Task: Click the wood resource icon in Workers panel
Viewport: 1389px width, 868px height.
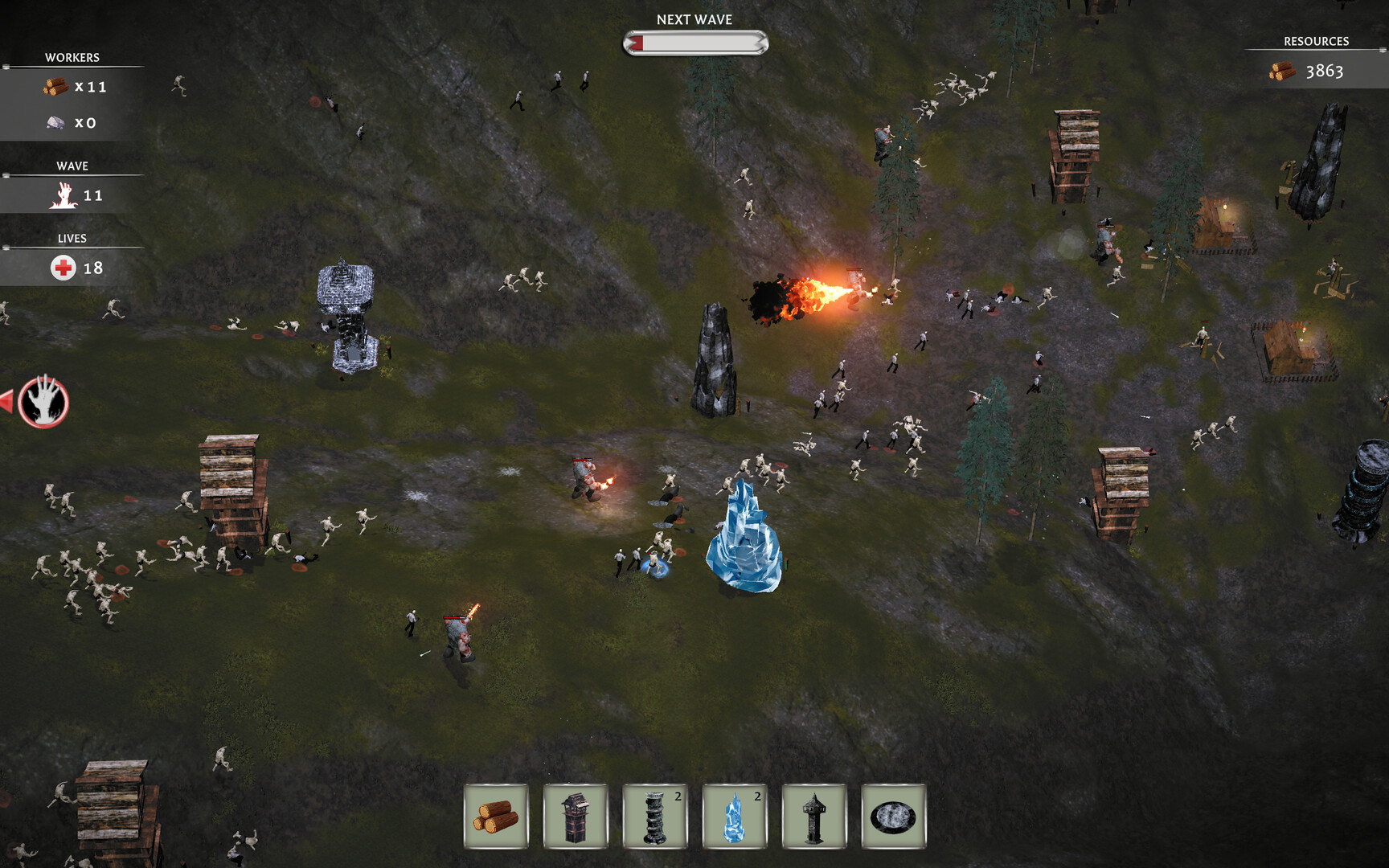Action: [x=56, y=87]
